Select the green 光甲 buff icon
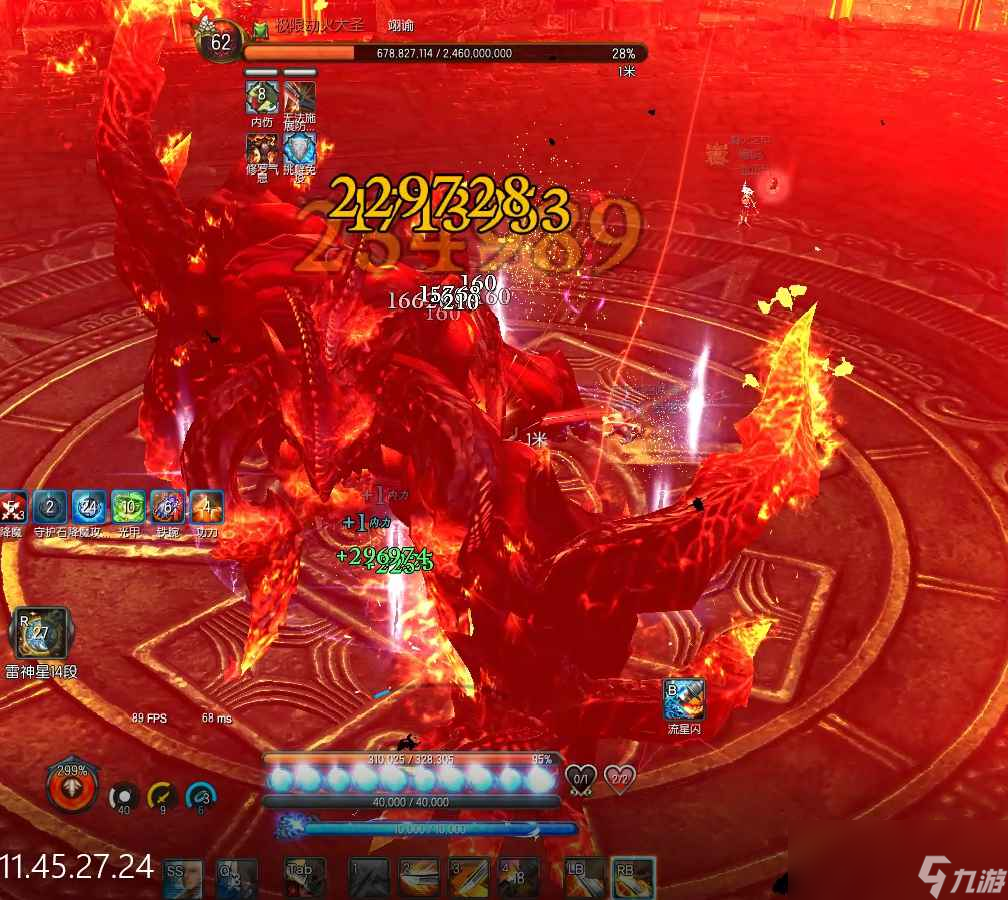The height and width of the screenshot is (900, 1008). pos(127,508)
